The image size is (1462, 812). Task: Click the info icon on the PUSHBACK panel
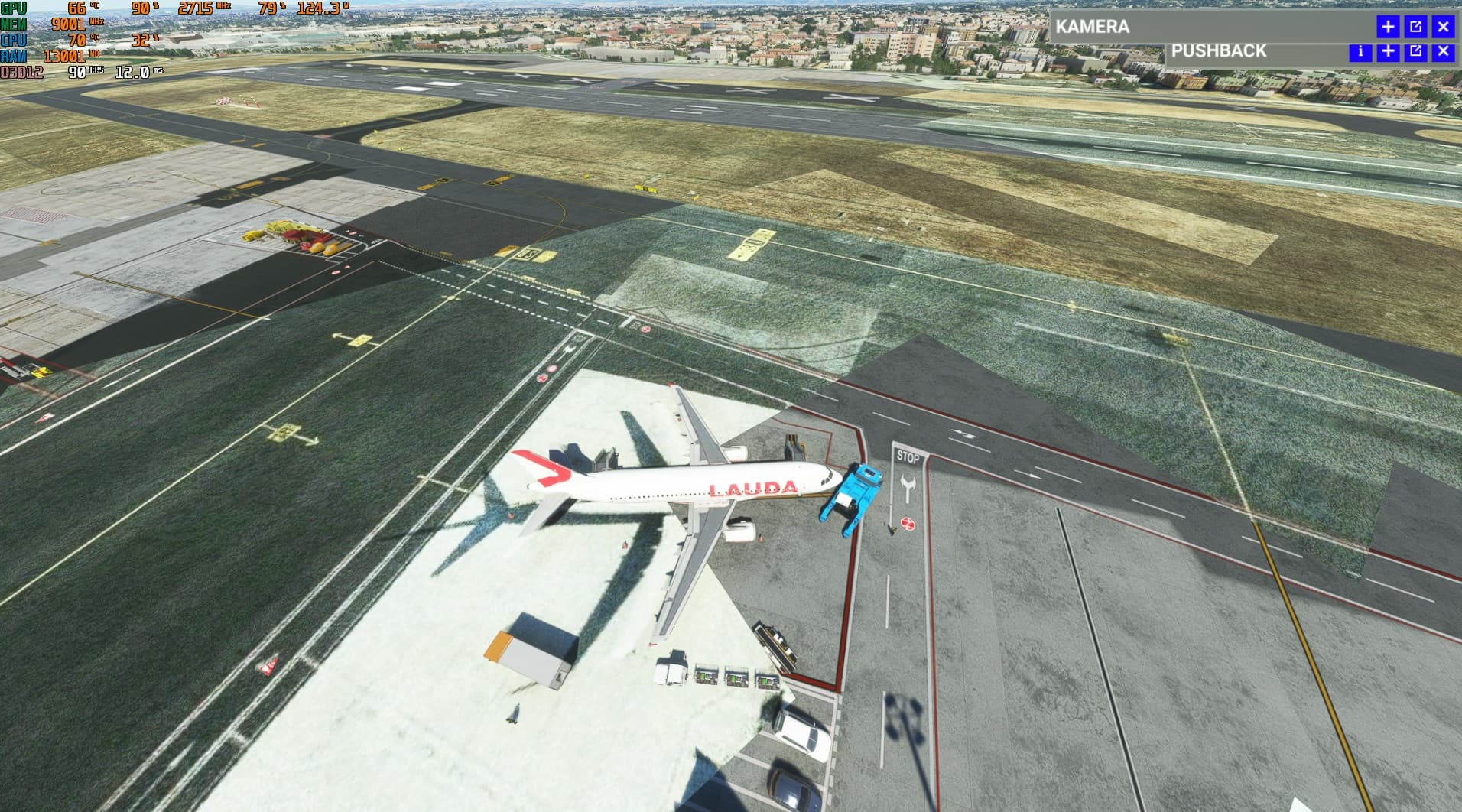tap(1360, 52)
